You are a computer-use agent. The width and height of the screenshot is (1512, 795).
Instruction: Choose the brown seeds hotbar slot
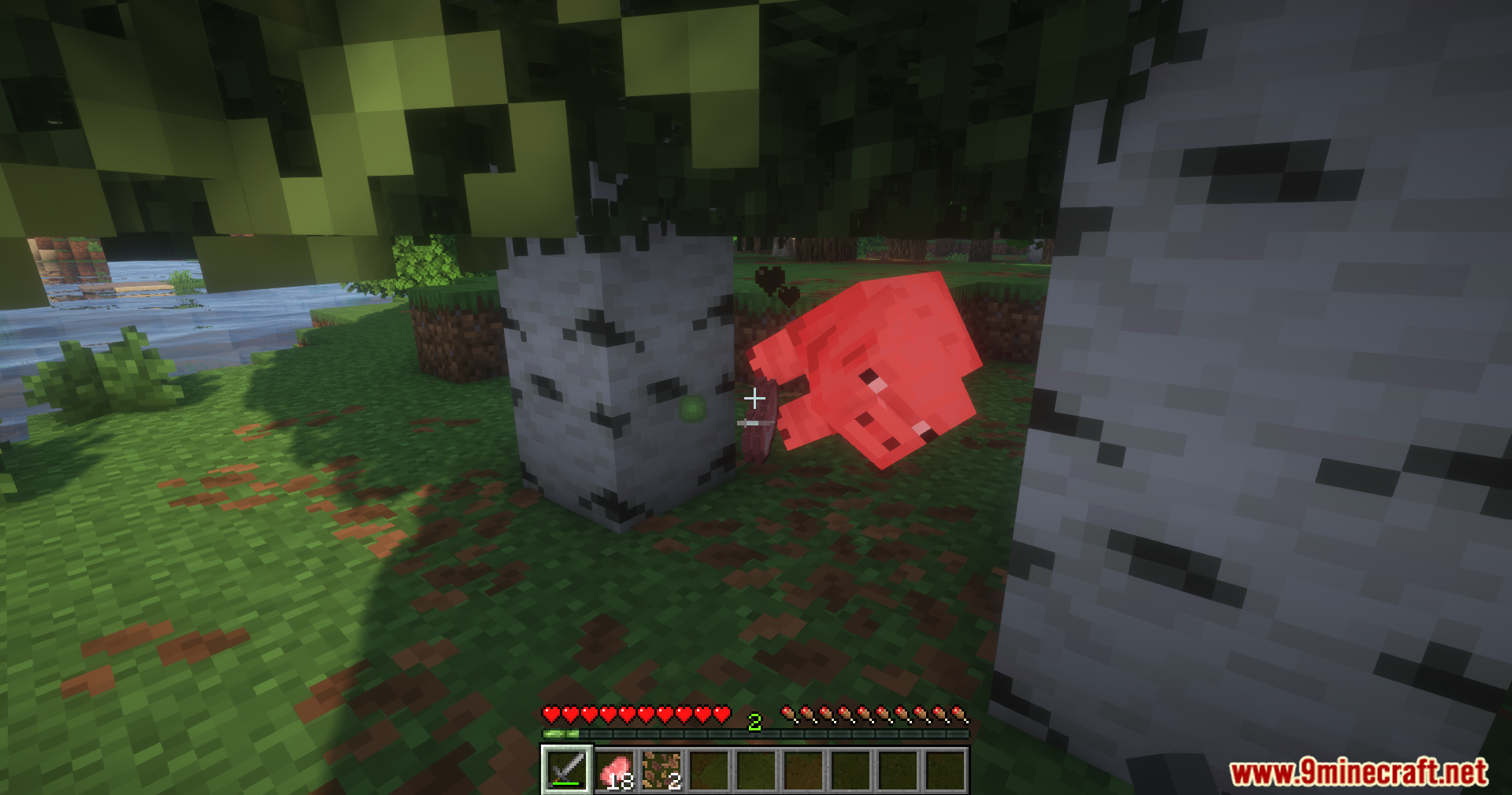tap(661, 770)
